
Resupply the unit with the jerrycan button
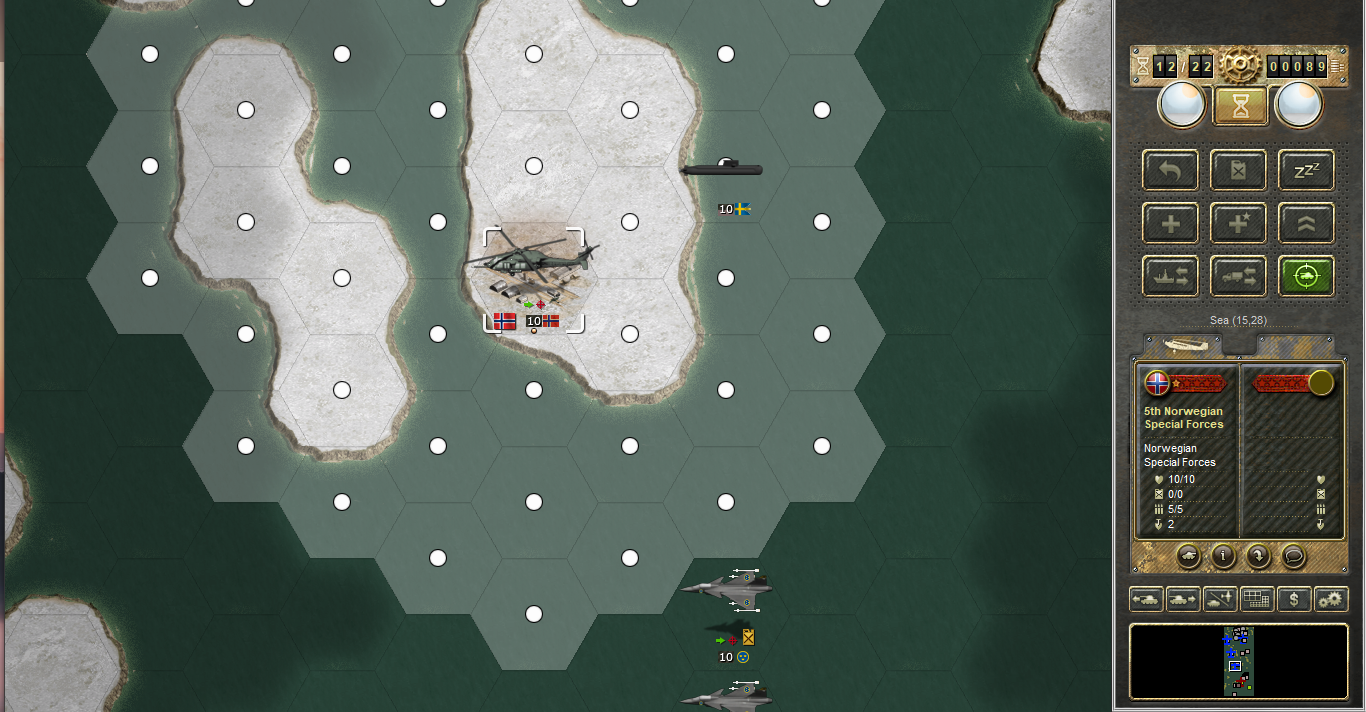pyautogui.click(x=1238, y=170)
